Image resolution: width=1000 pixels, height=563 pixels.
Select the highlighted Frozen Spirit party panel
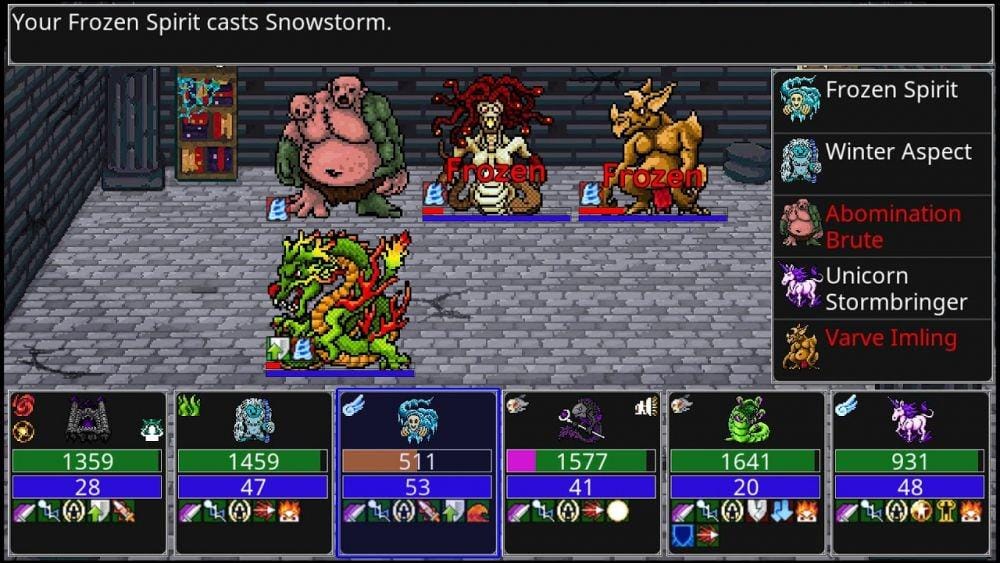417,472
